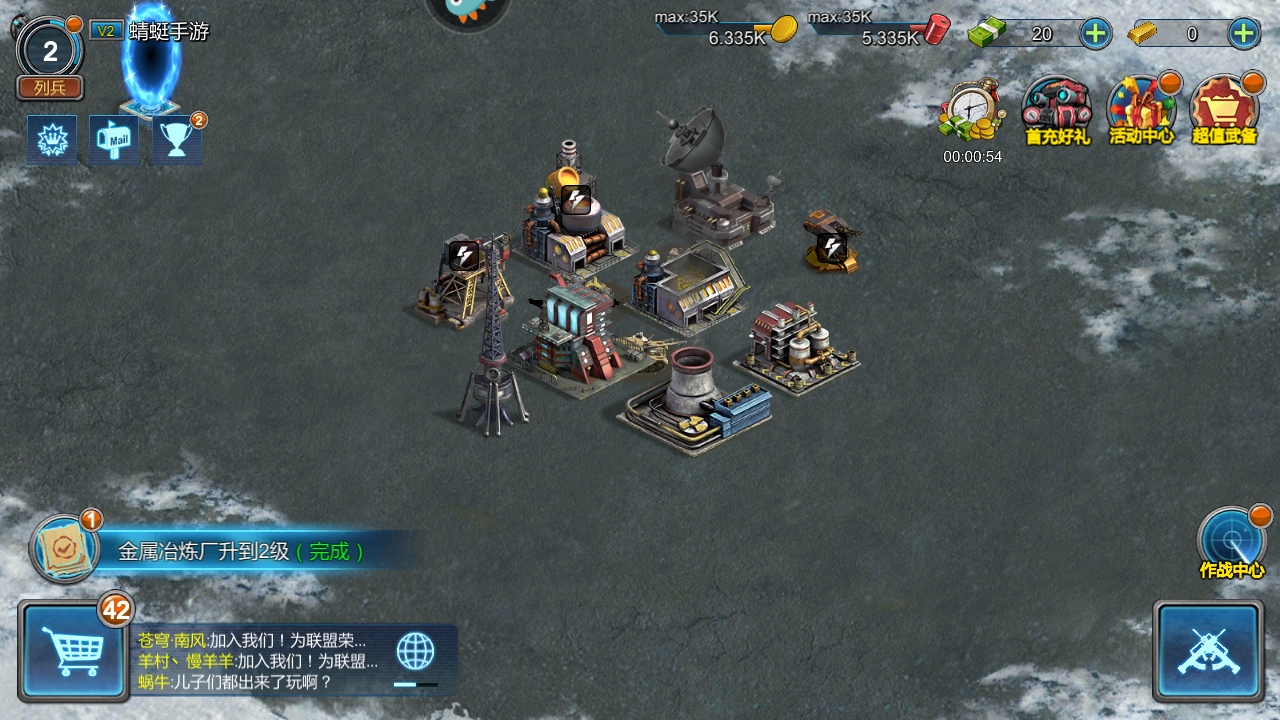This screenshot has width=1280, height=720.
Task: Tap the blue bird mascot icon
Action: tap(467, 10)
